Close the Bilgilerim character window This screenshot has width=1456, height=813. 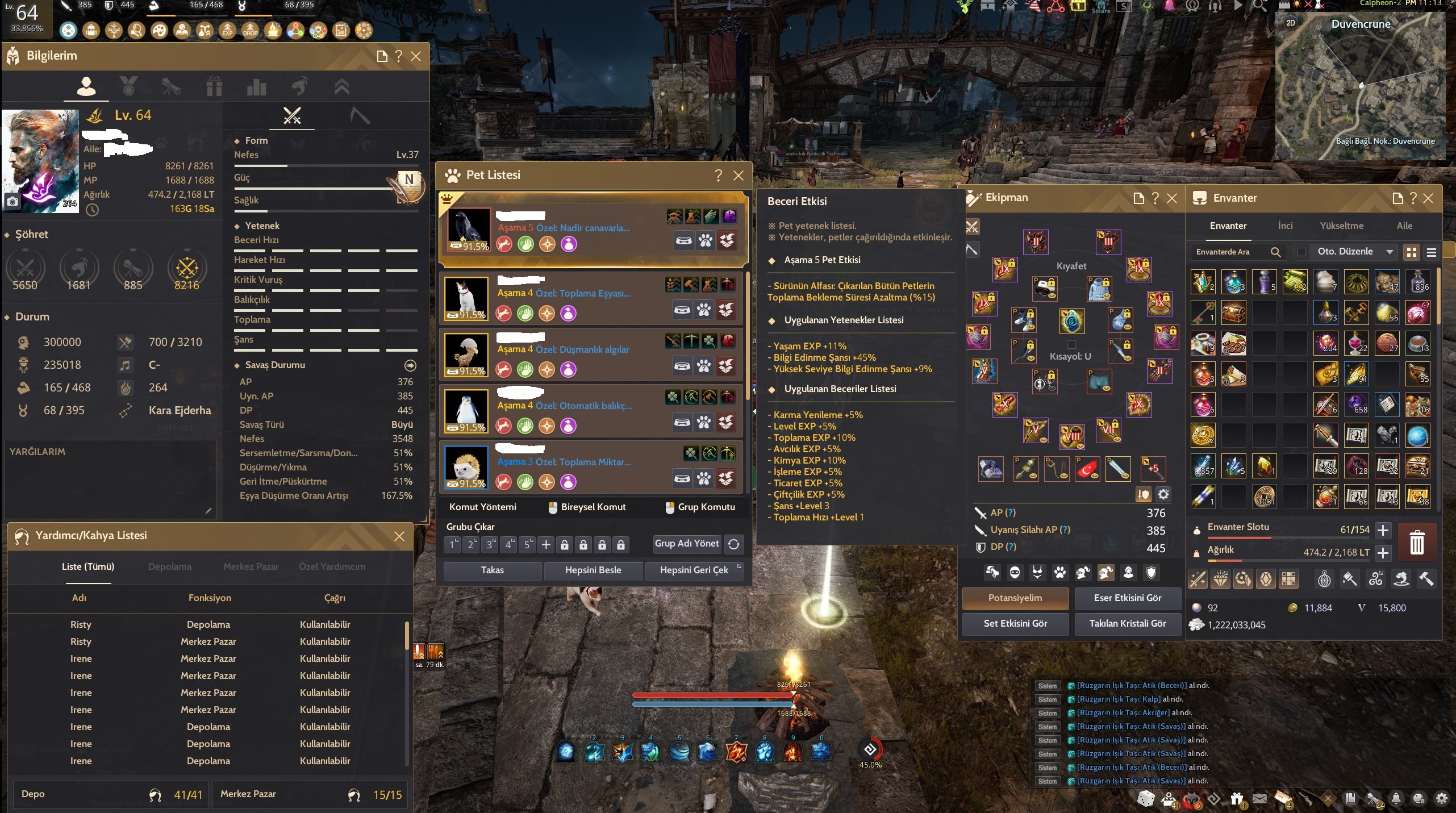pyautogui.click(x=416, y=56)
